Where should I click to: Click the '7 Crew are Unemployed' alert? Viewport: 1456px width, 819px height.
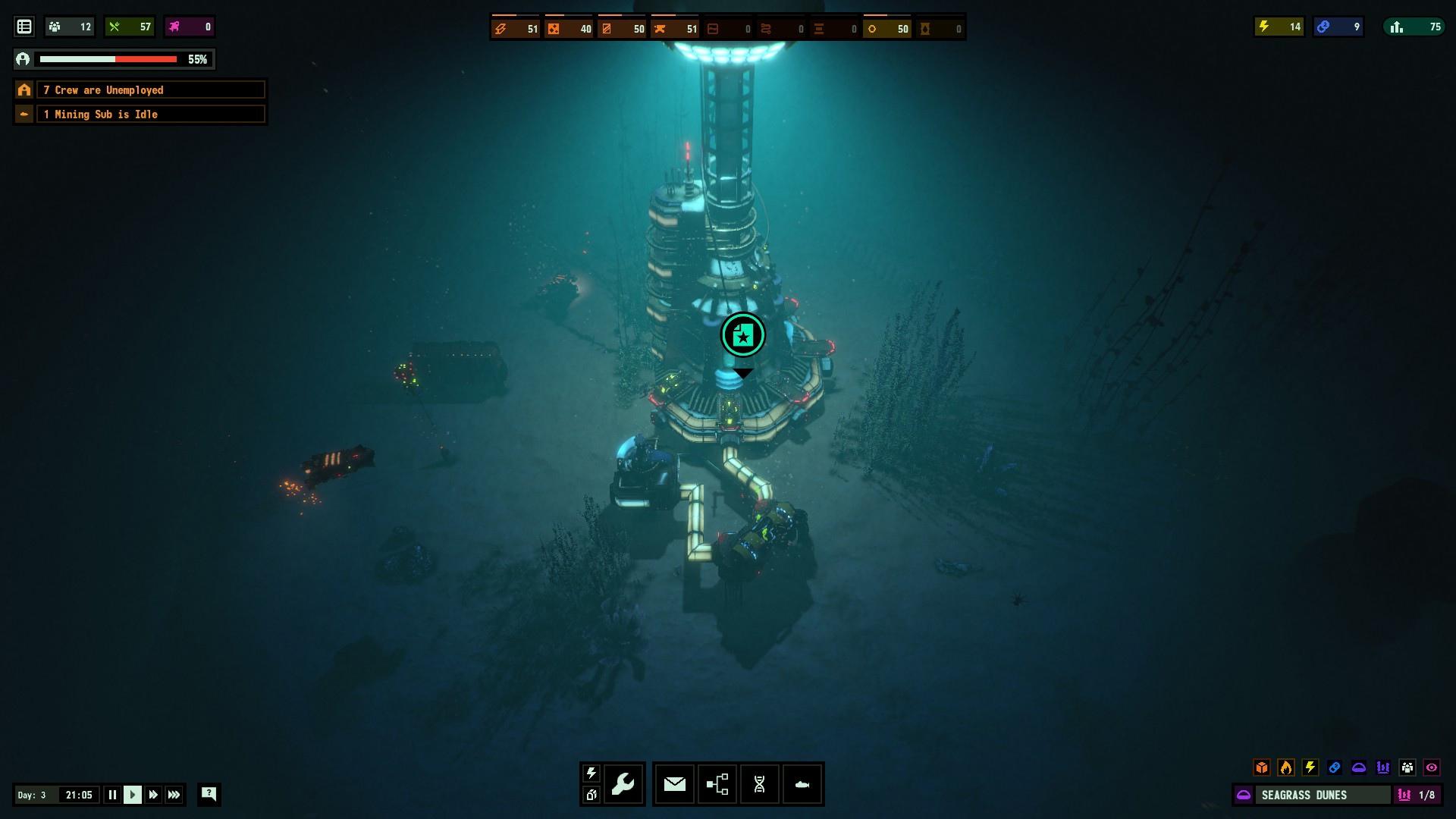[x=150, y=90]
